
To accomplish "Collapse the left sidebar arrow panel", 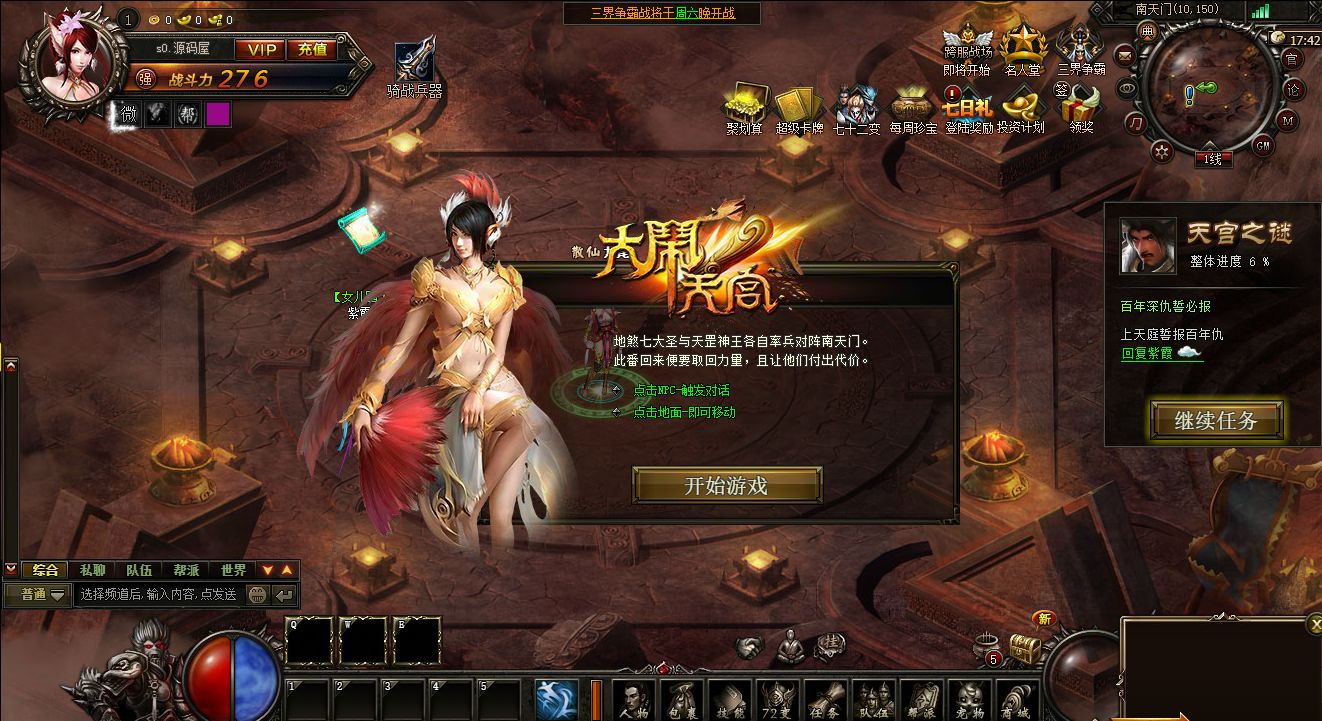I will click(x=13, y=367).
